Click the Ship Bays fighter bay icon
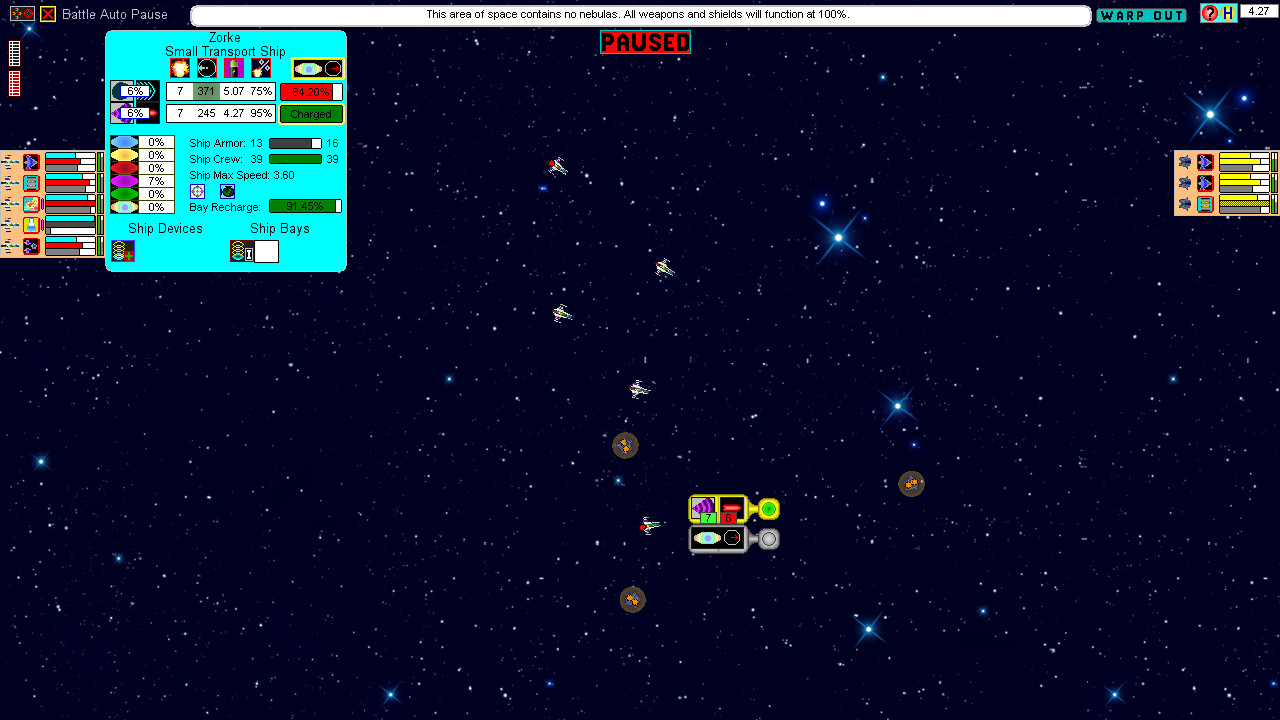Screen dimensions: 1280x720 pyautogui.click(x=241, y=250)
